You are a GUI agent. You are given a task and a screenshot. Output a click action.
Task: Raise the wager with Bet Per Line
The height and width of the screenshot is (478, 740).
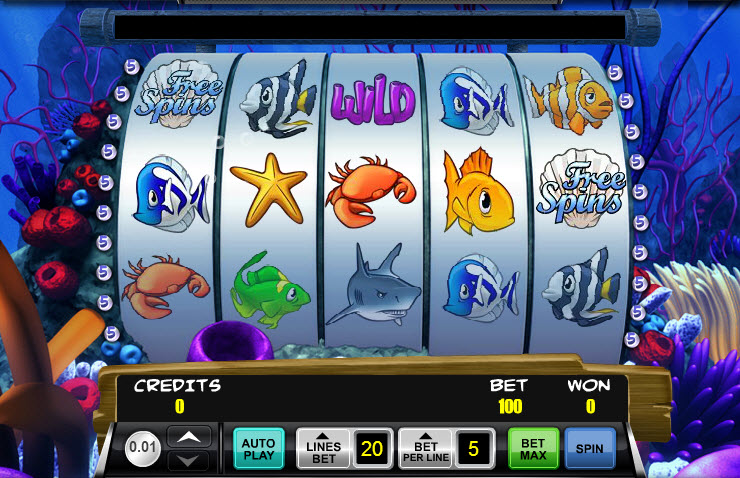pos(425,448)
